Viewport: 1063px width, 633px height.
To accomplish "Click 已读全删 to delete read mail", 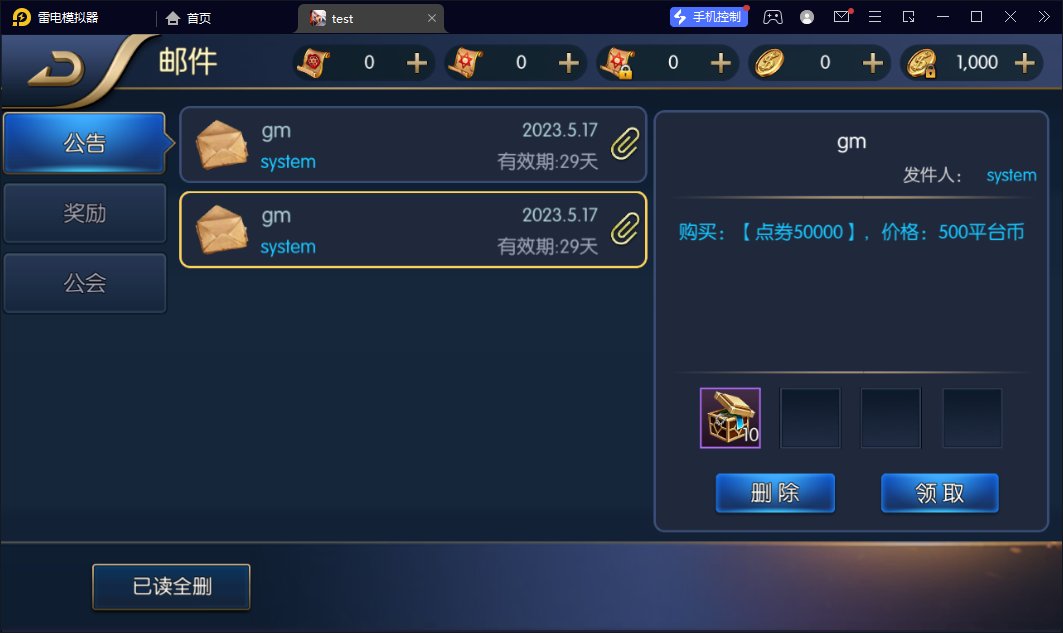I will [171, 587].
